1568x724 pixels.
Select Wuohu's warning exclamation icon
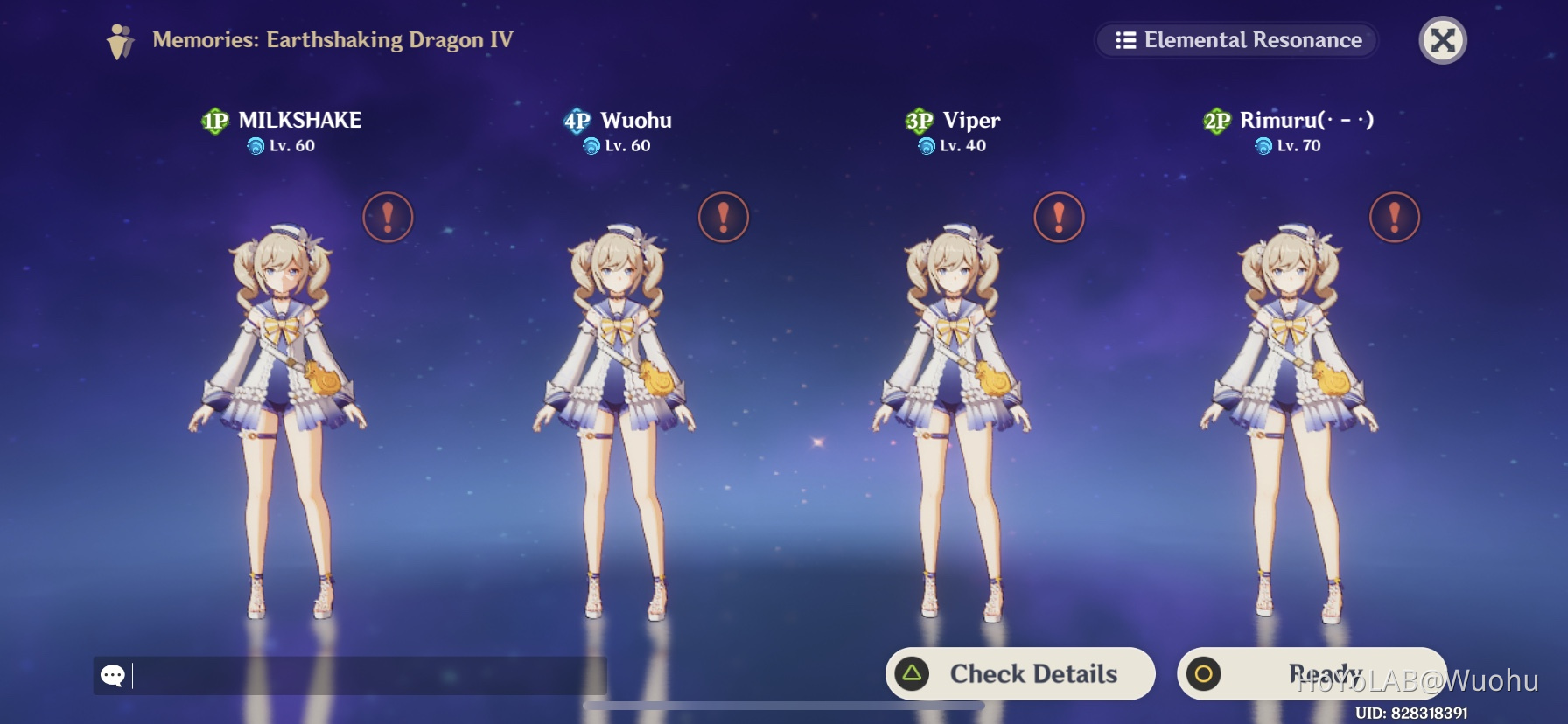724,217
